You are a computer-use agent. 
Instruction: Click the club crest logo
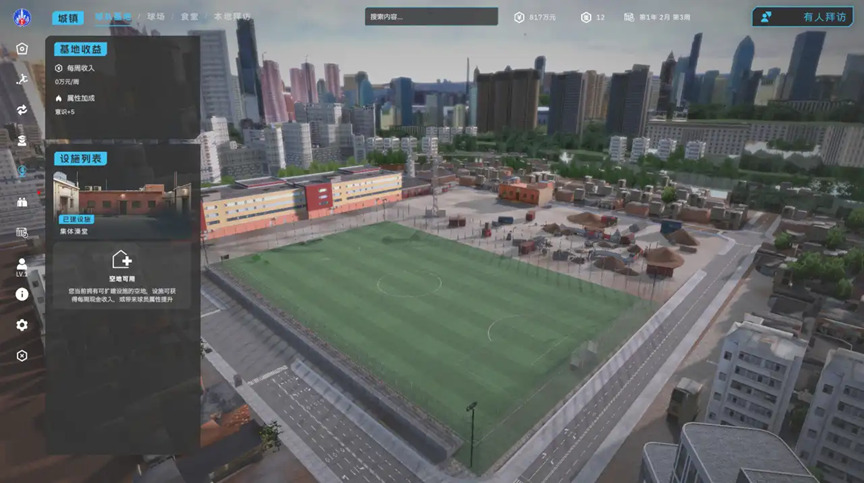pos(21,17)
